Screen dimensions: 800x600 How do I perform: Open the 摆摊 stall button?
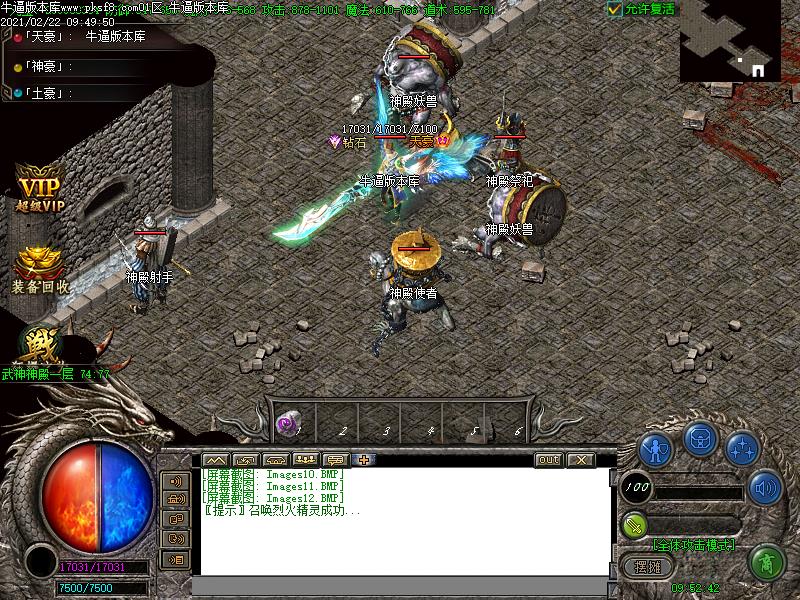click(648, 566)
